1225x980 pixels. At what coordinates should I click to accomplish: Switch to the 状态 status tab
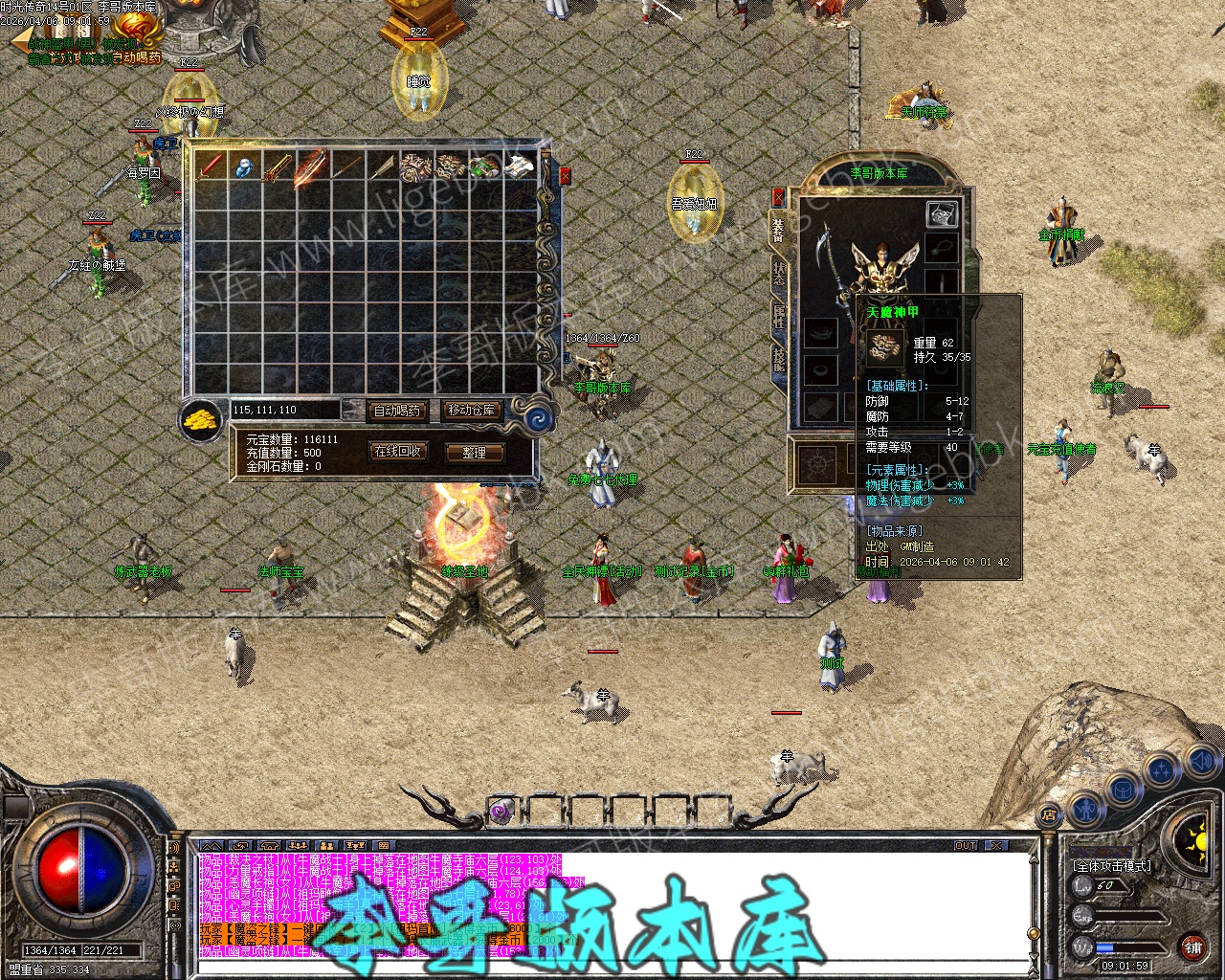[778, 272]
